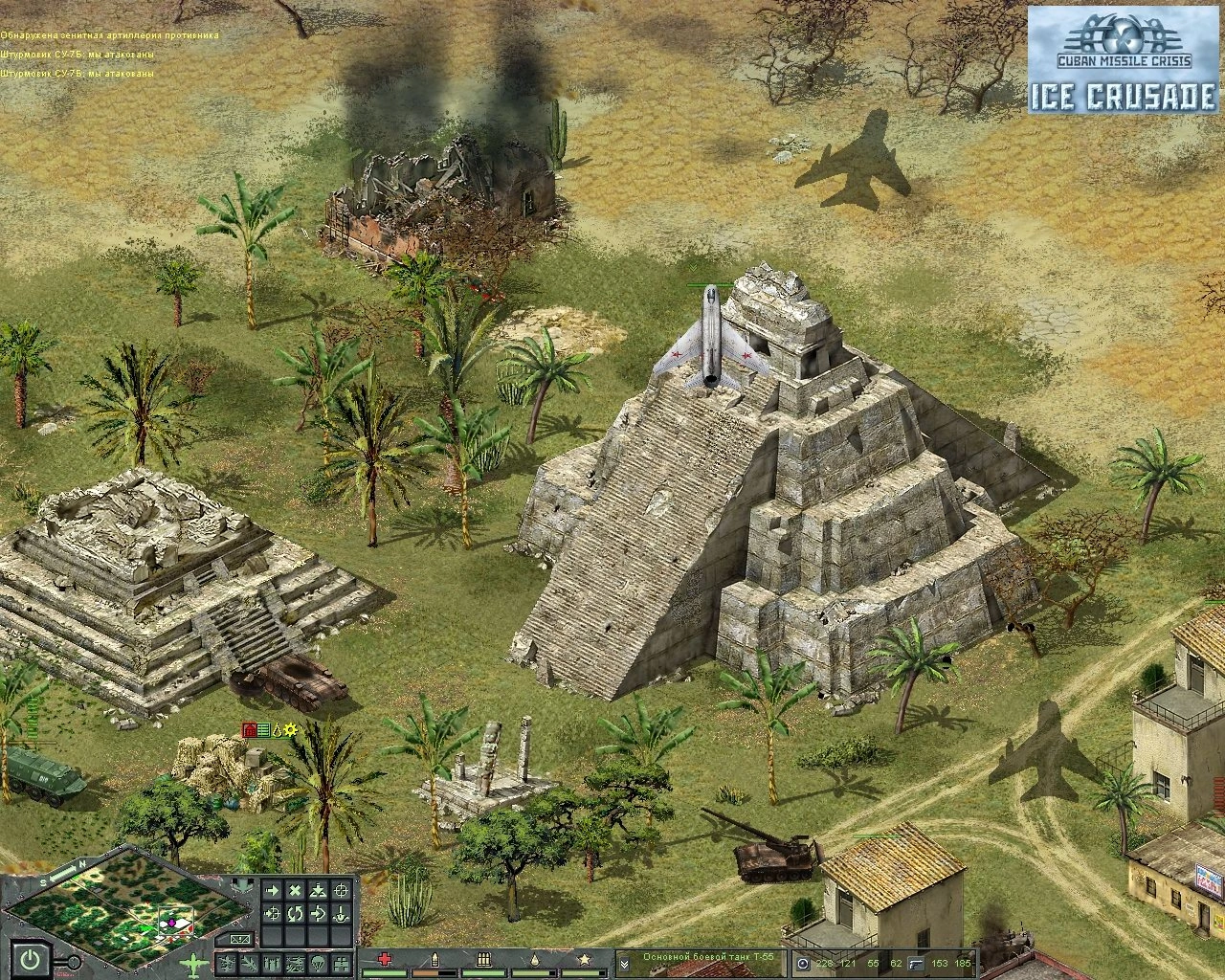Choose the X stop command
This screenshot has height=980, width=1225.
[x=295, y=891]
